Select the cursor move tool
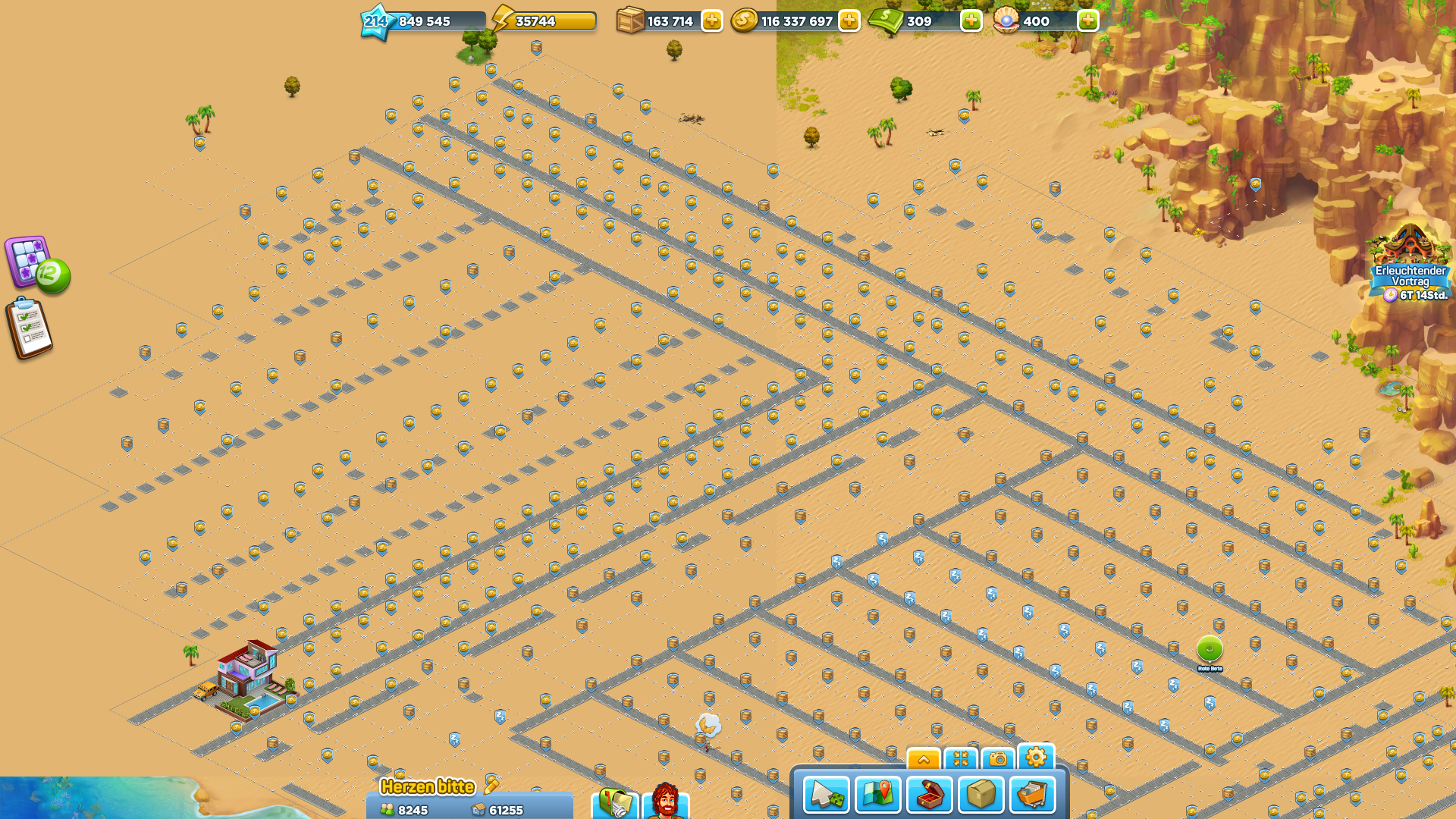The width and height of the screenshot is (1456, 819). tap(826, 795)
